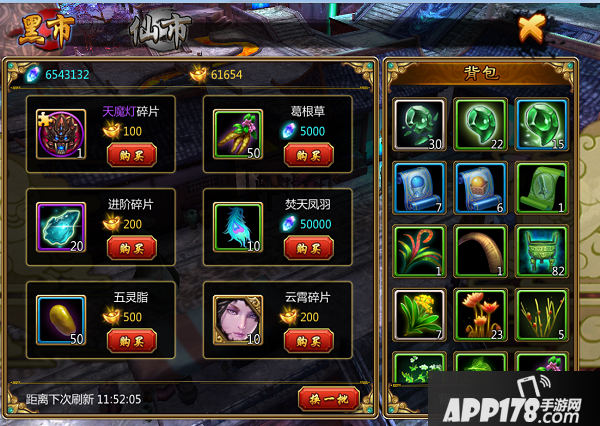Select the green scroll backpack slot

point(541,187)
